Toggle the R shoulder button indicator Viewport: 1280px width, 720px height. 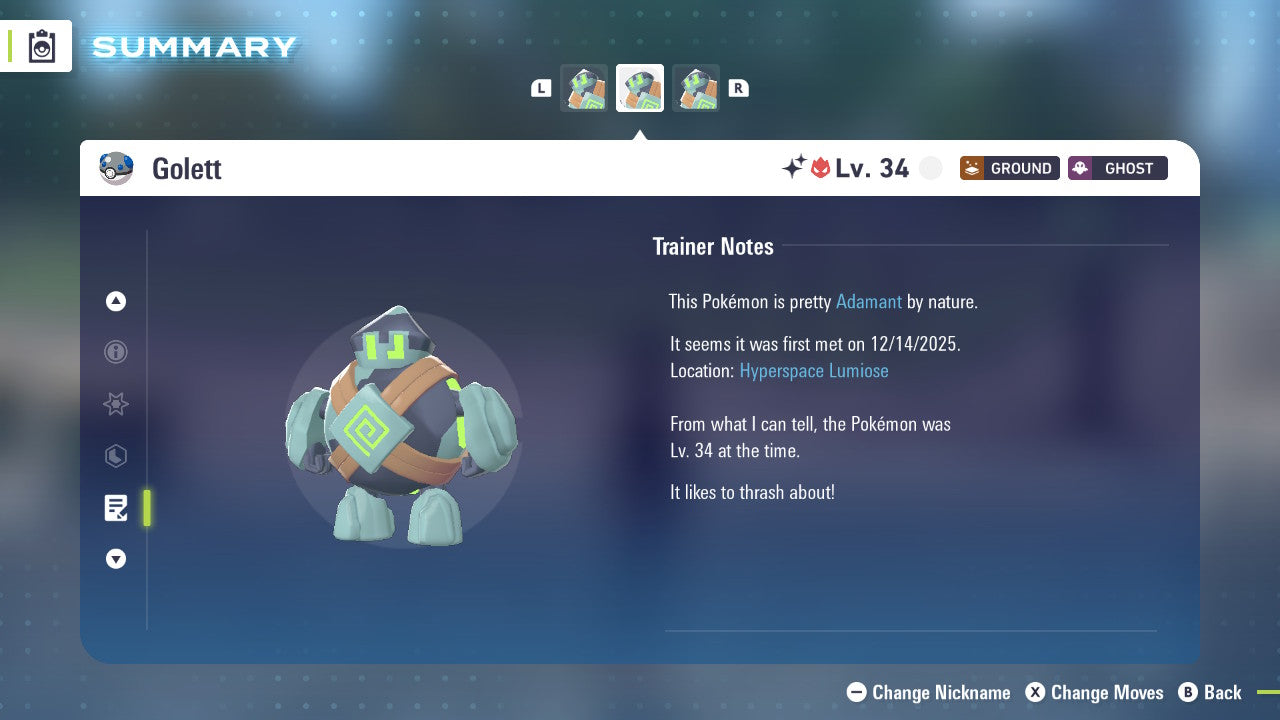pyautogui.click(x=739, y=88)
